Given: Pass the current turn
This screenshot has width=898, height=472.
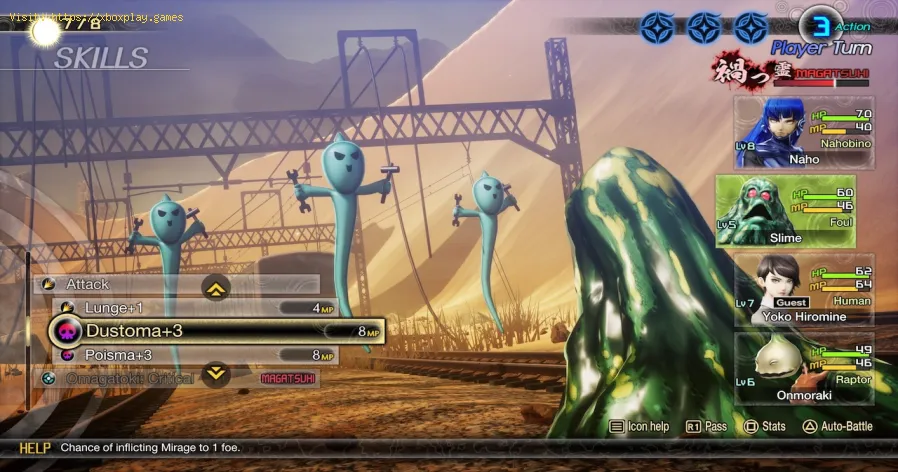Looking at the screenshot, I should point(708,427).
